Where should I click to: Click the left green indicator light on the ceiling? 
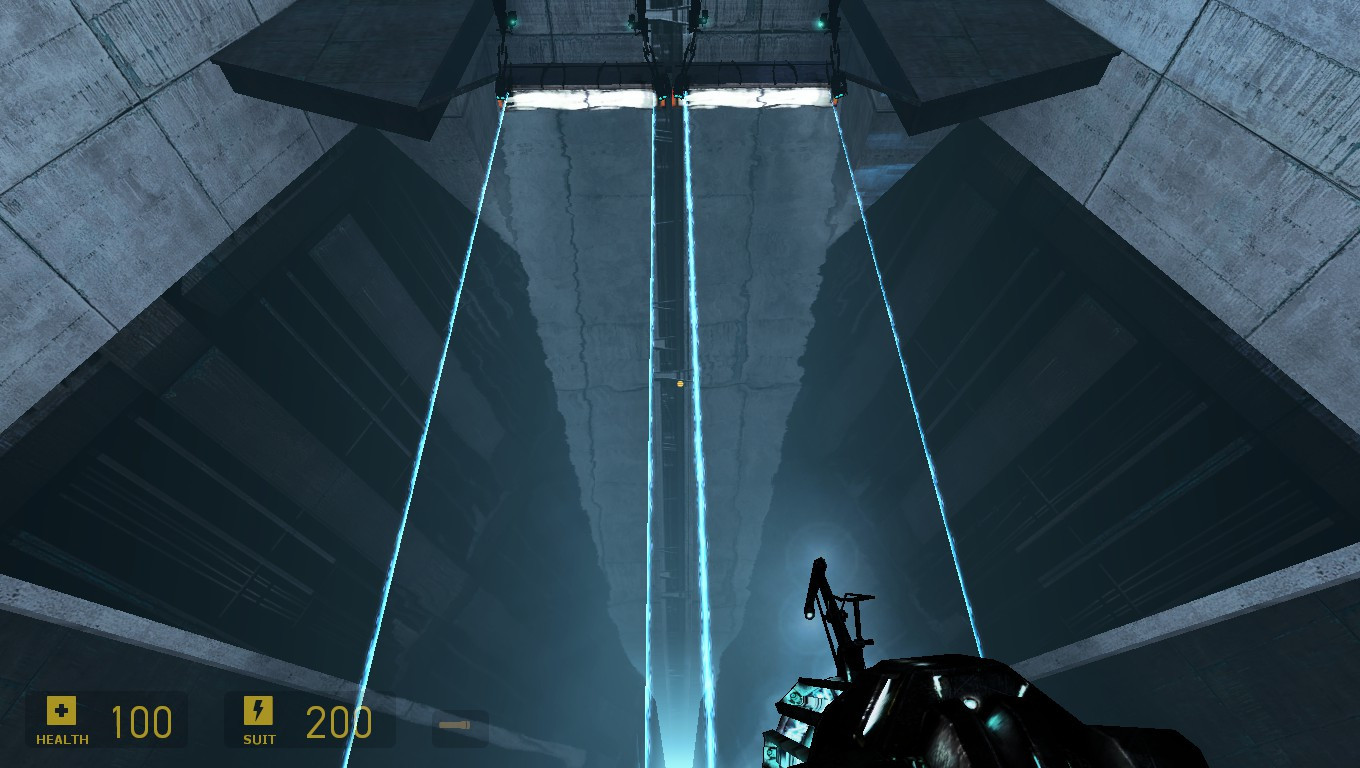pyautogui.click(x=511, y=21)
